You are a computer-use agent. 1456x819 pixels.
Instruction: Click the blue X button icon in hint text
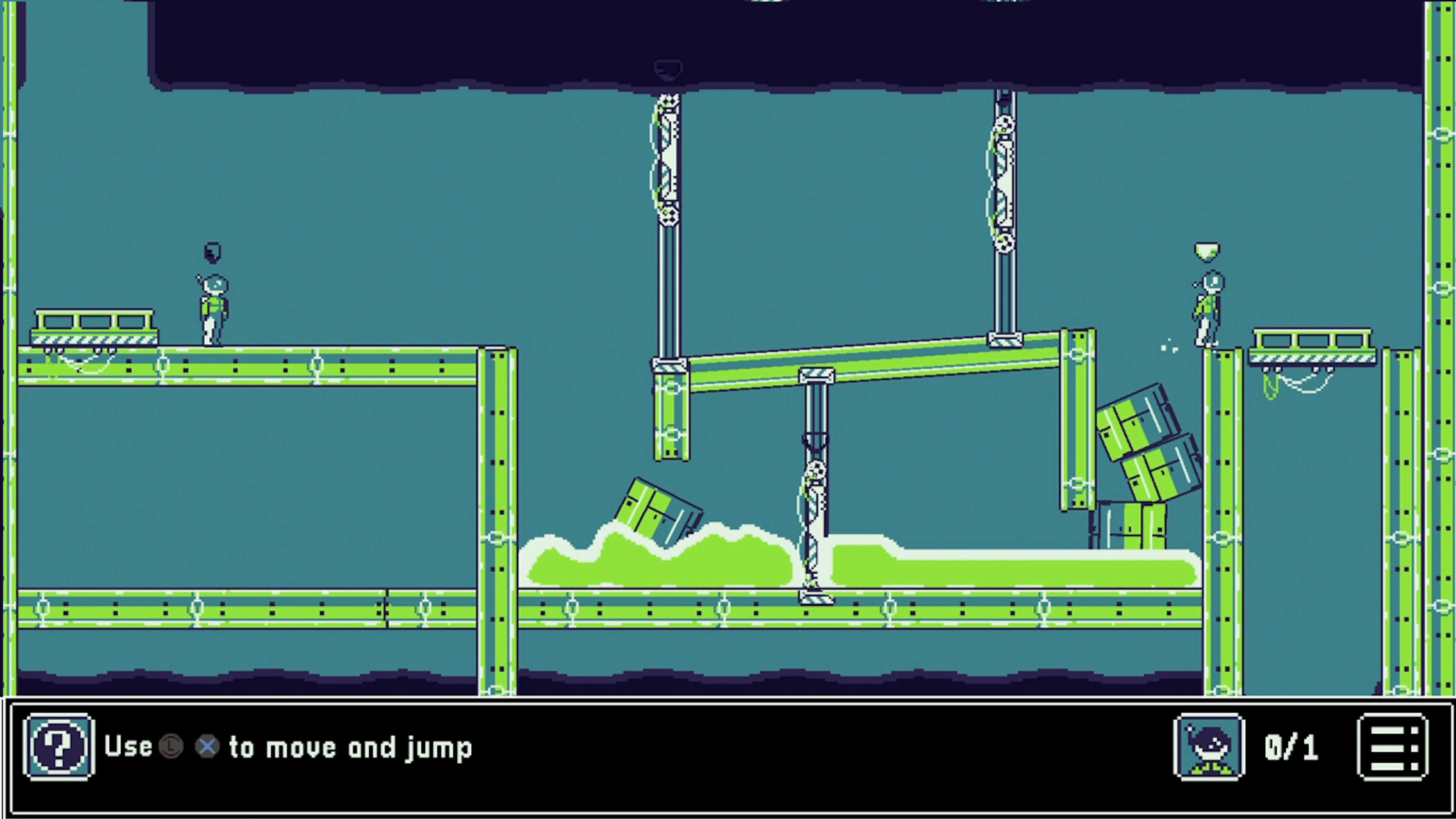coord(207,746)
